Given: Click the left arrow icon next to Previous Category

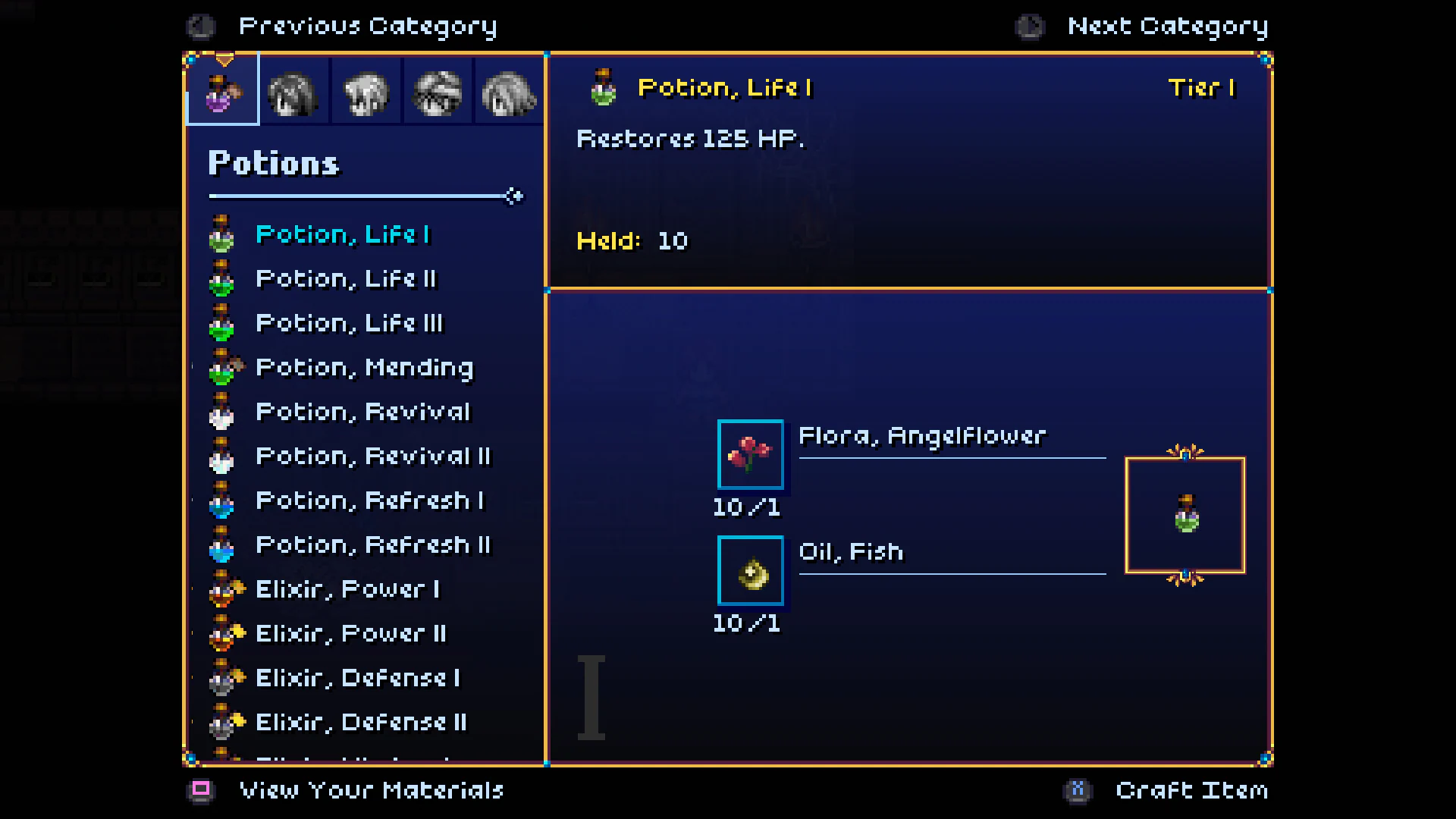Looking at the screenshot, I should [x=199, y=25].
